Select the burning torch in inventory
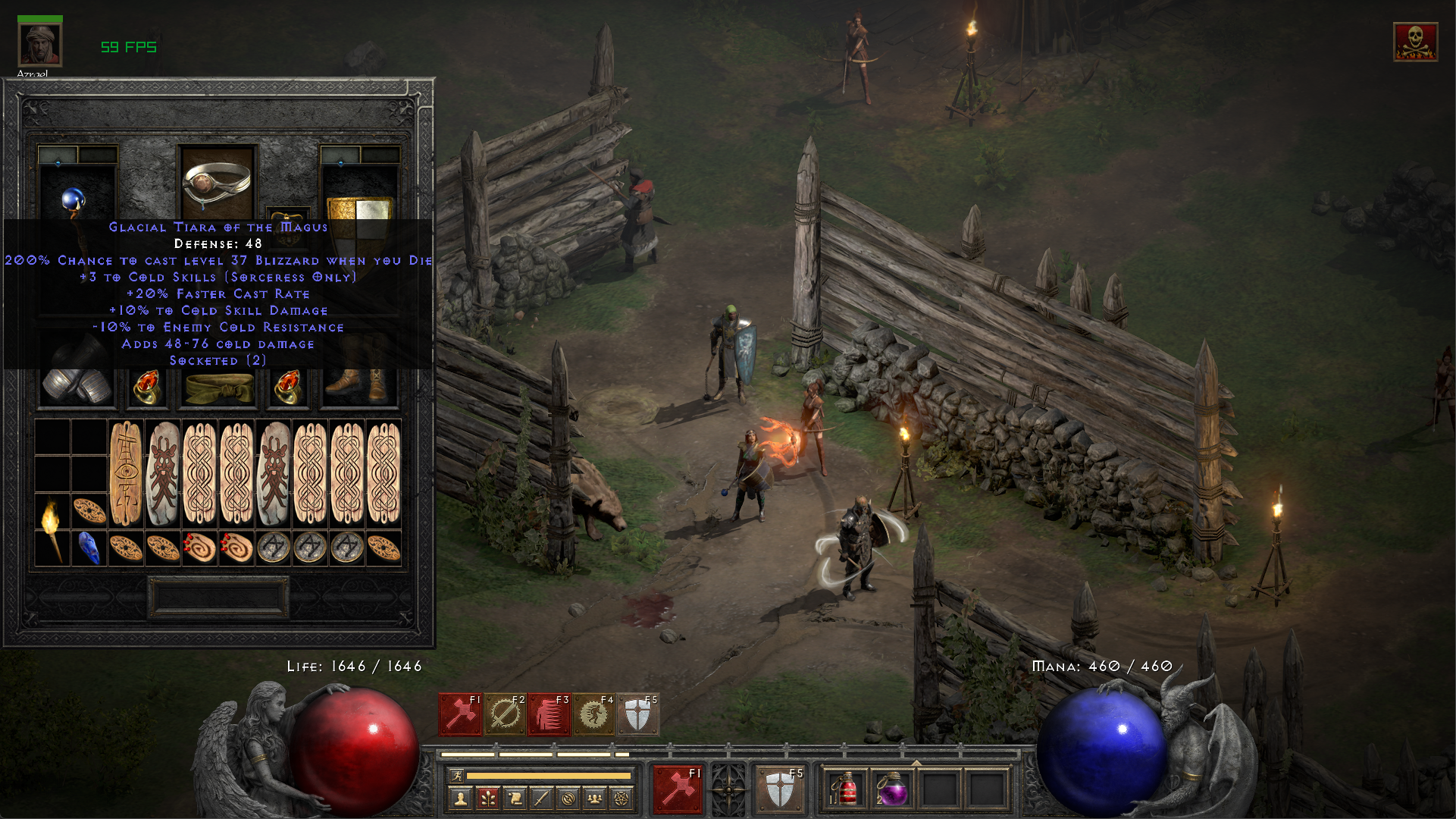1456x819 pixels. tap(51, 529)
